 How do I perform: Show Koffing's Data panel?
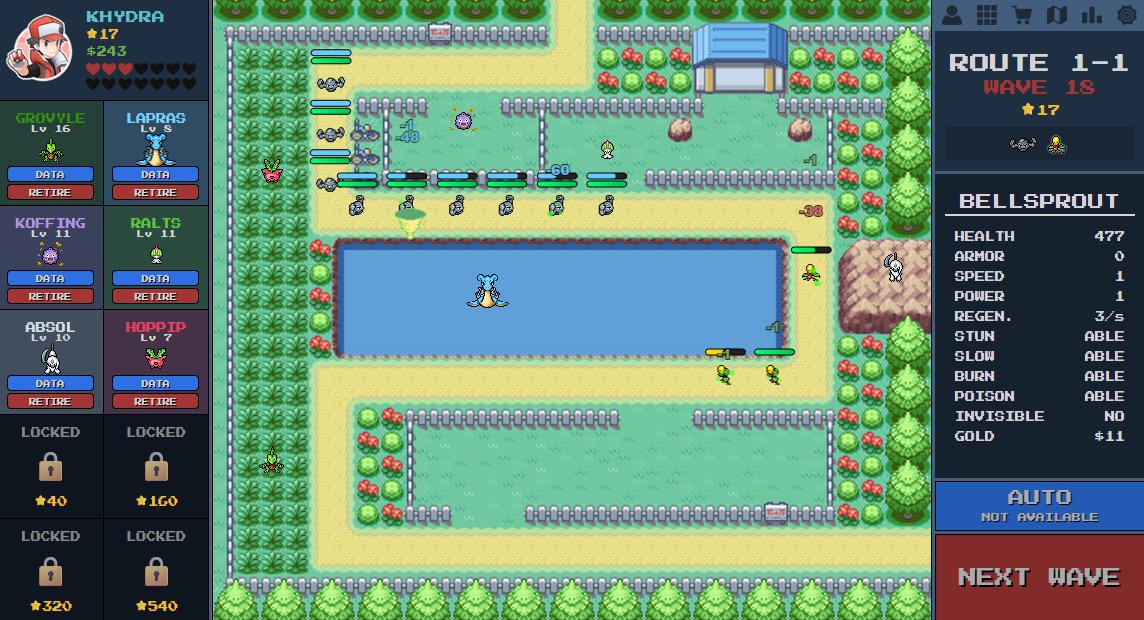click(50, 278)
